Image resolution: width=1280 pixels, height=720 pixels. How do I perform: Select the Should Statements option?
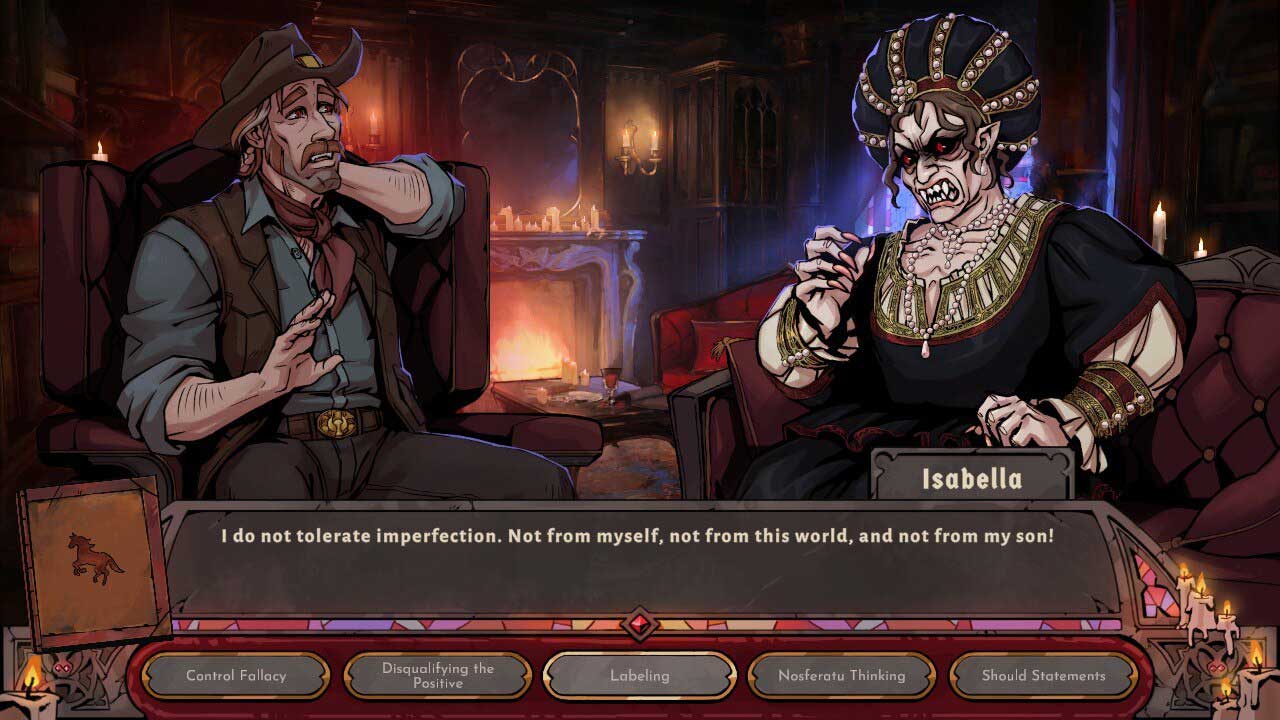click(x=1043, y=676)
